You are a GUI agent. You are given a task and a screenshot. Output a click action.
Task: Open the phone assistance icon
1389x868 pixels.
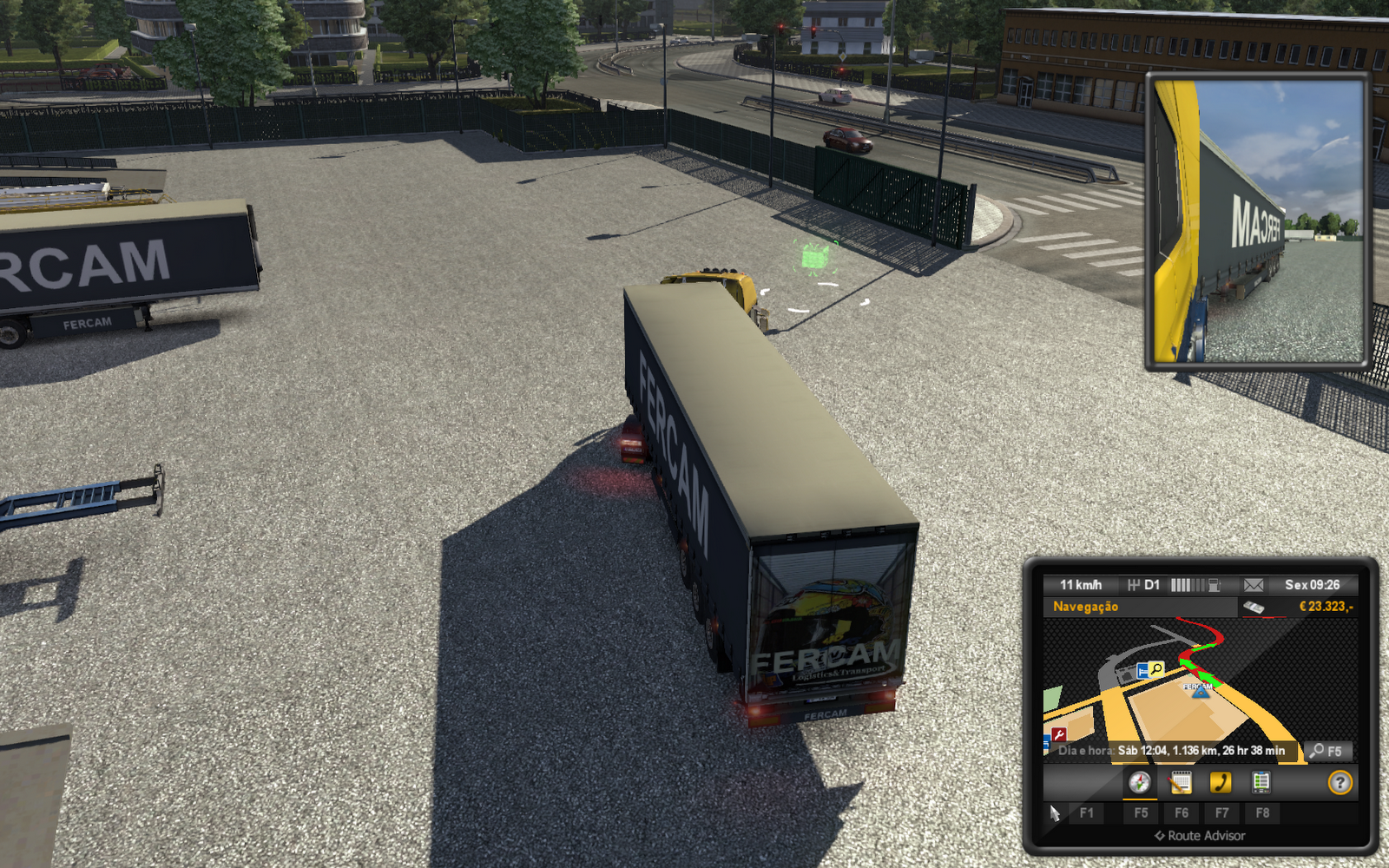tap(1221, 784)
